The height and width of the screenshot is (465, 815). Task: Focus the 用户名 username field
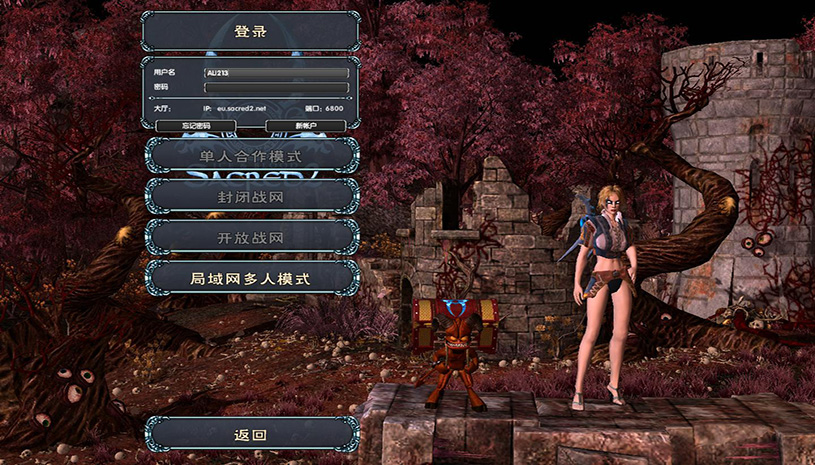coord(276,73)
